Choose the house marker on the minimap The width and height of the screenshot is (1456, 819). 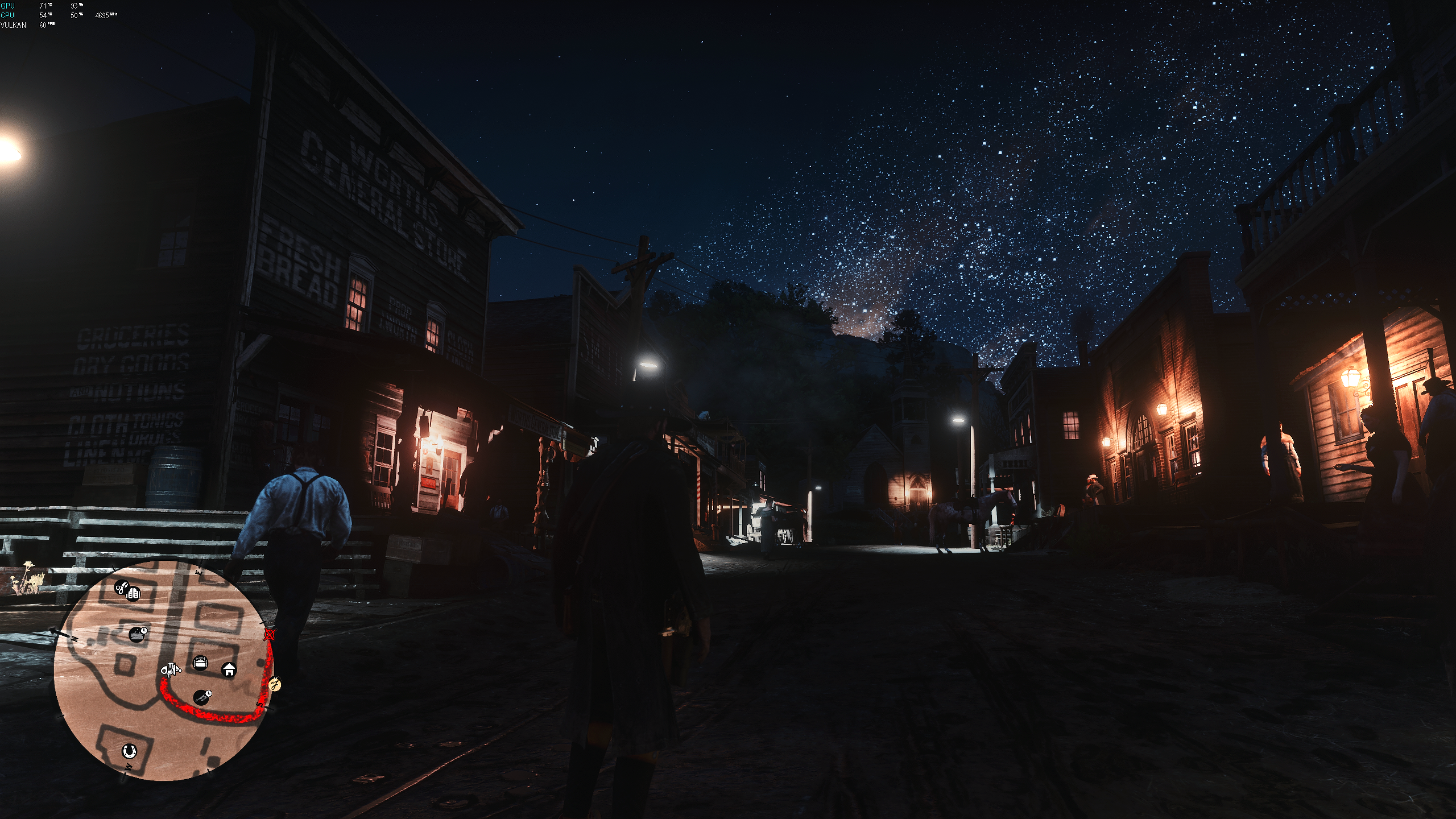point(229,670)
